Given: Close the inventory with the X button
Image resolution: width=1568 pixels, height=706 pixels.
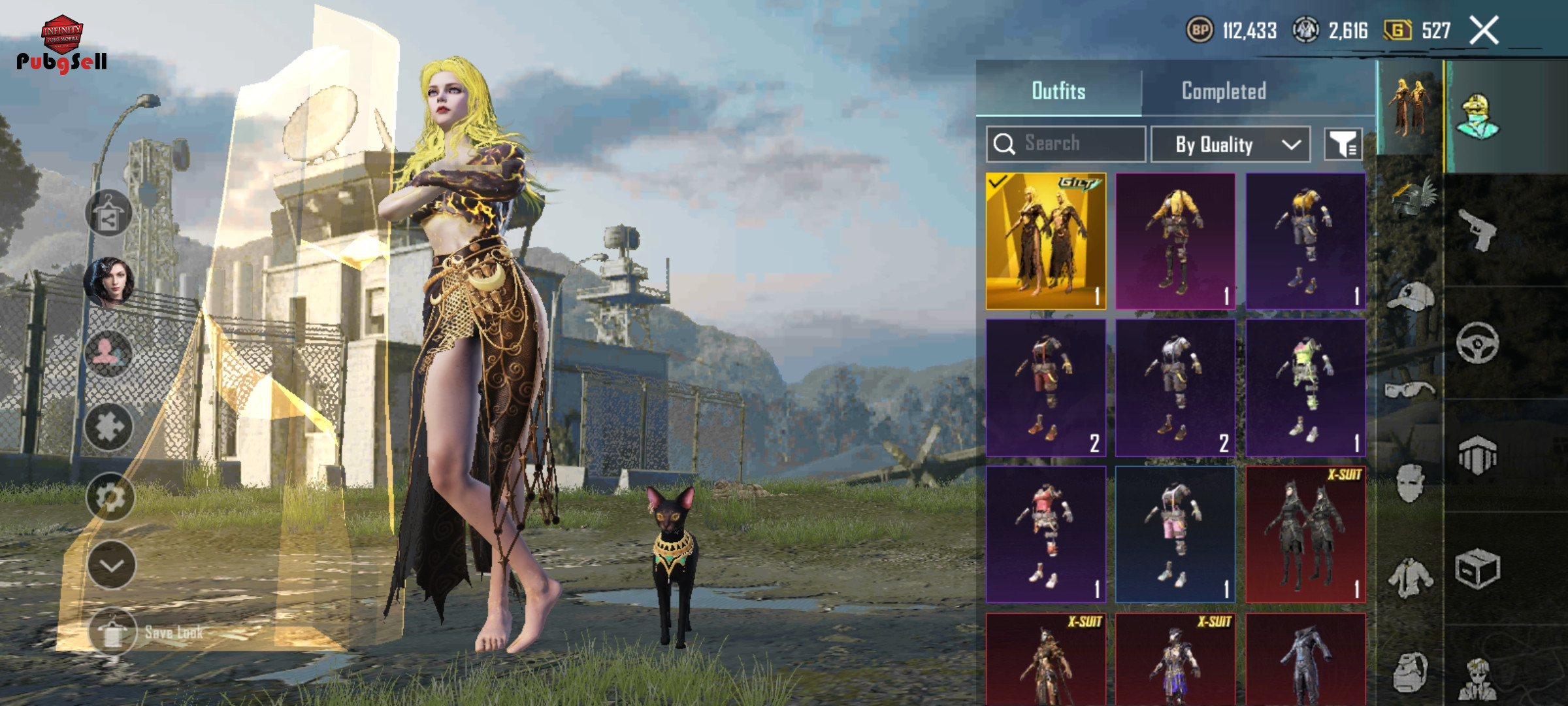Looking at the screenshot, I should pos(1484,30).
